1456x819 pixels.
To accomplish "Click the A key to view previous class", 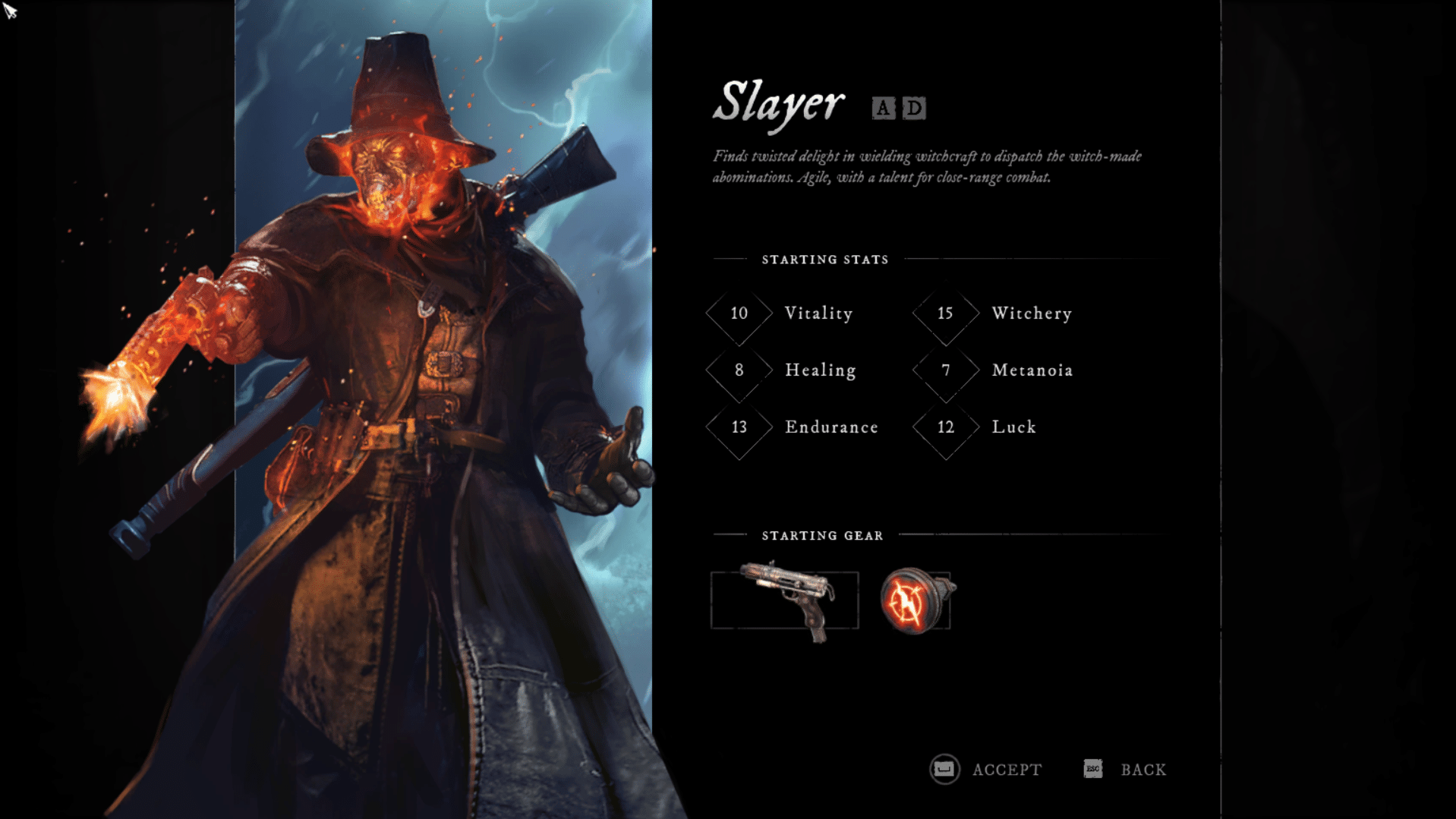I will [883, 109].
